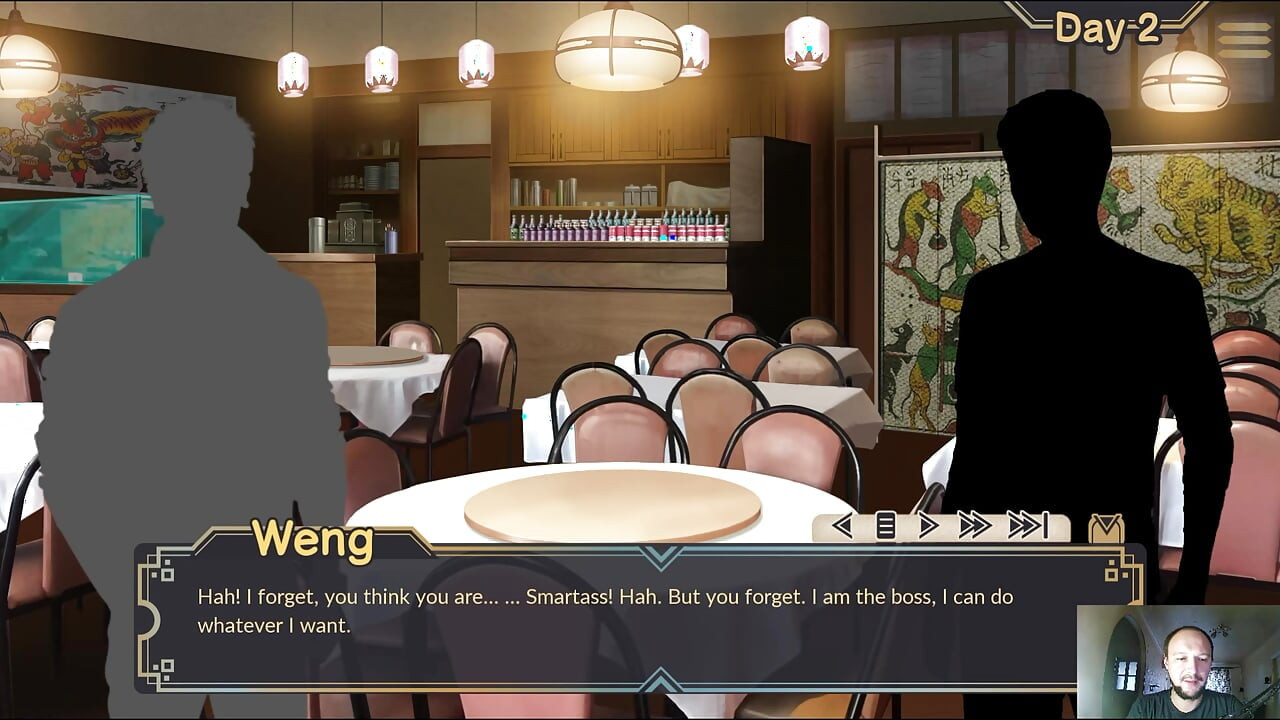Continue Weng's dialogue via the bottom arrow
This screenshot has height=720, width=1280.
tap(659, 682)
